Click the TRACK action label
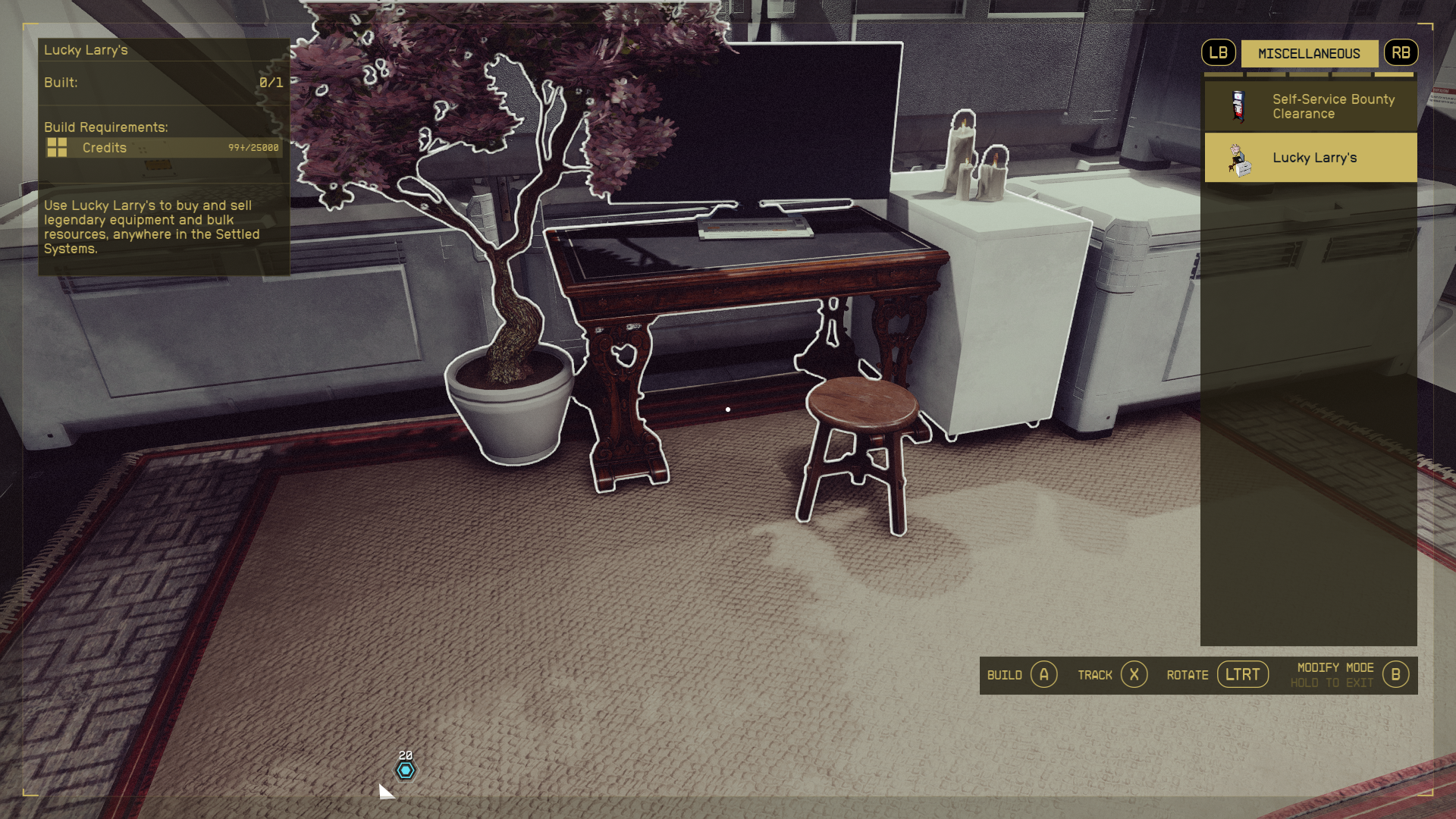Image resolution: width=1456 pixels, height=819 pixels. 1095,674
